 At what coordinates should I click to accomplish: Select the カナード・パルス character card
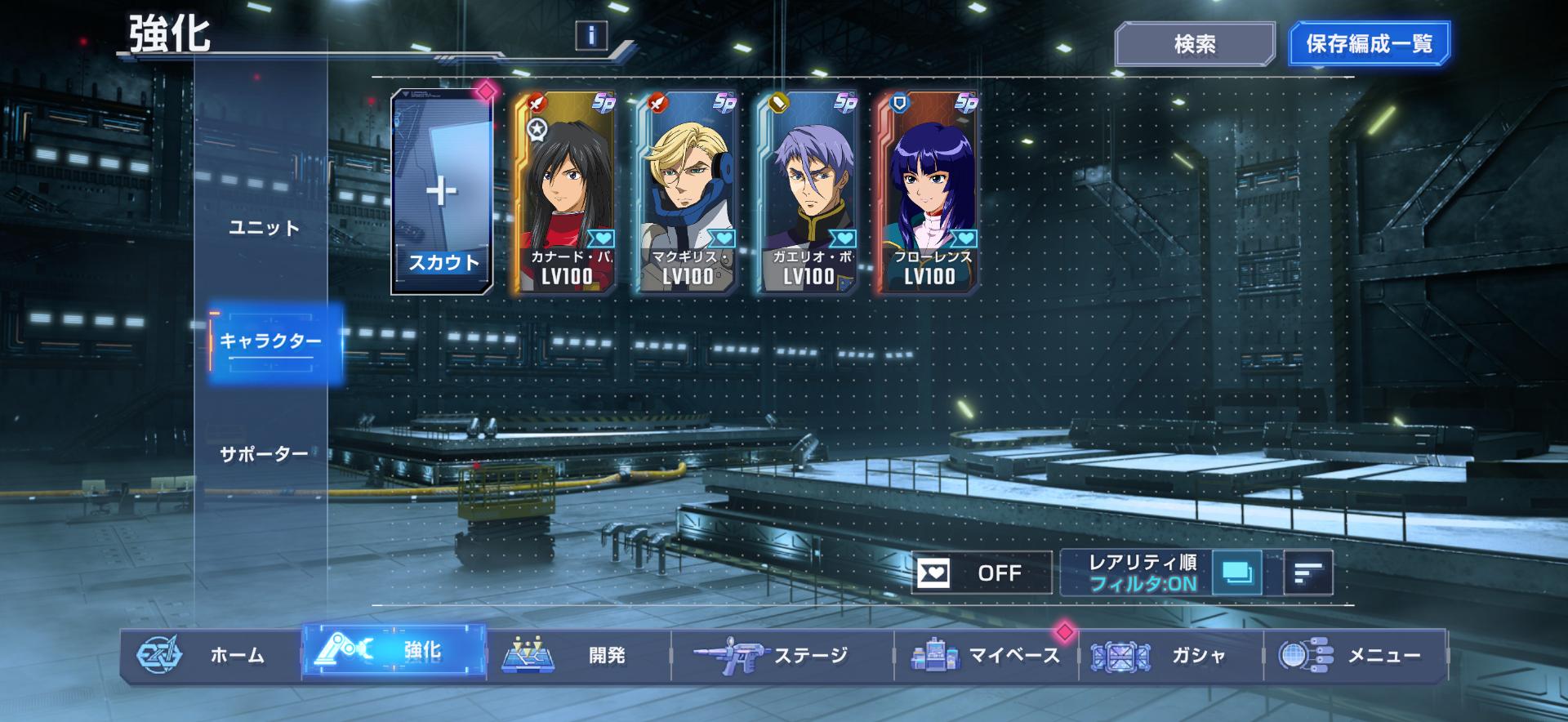click(565, 193)
